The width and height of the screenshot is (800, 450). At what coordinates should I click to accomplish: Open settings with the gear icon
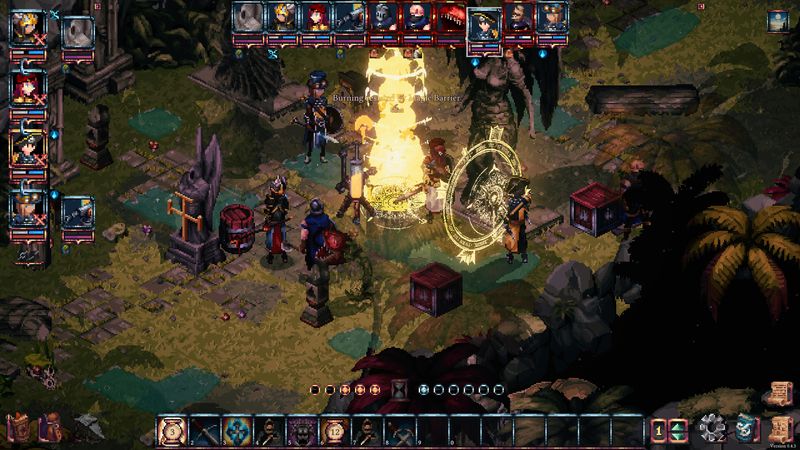click(712, 430)
